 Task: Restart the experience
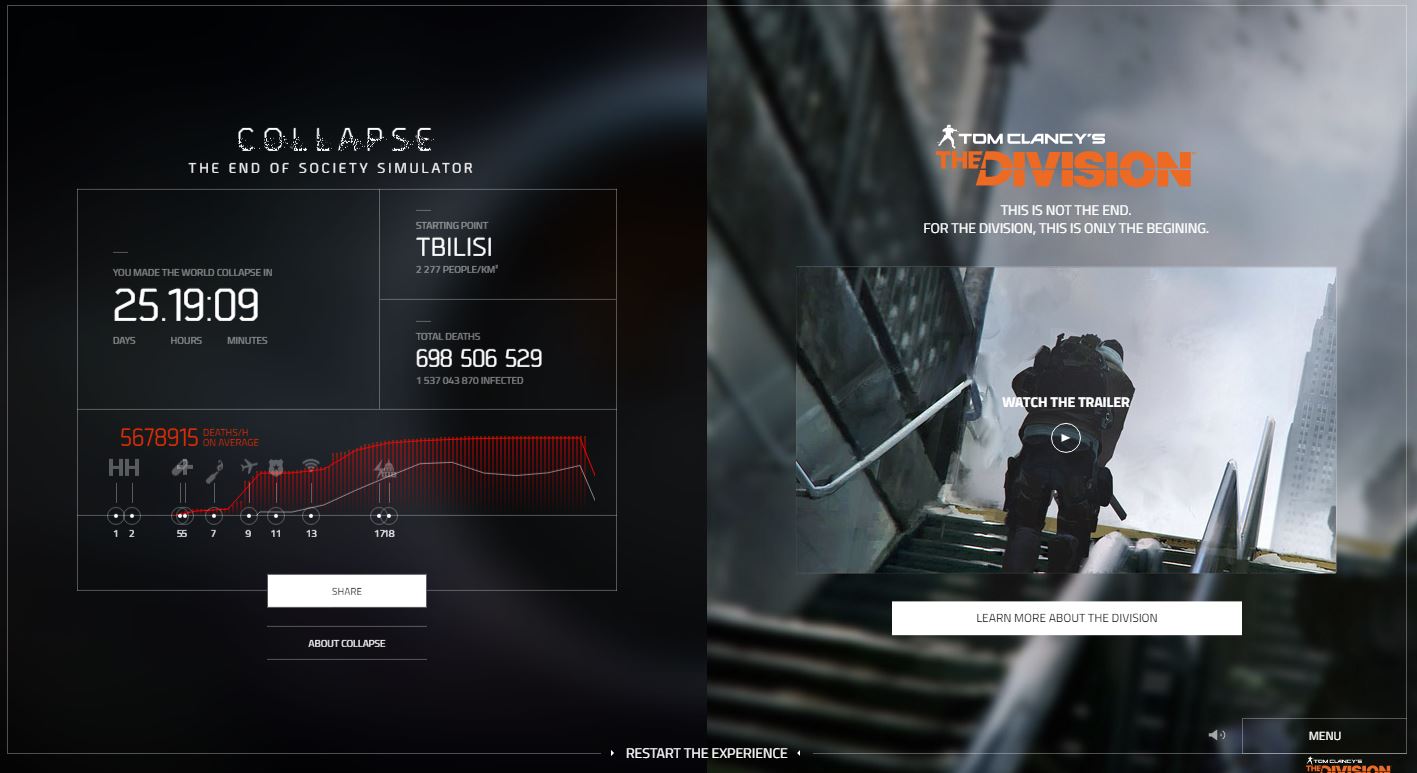point(706,753)
